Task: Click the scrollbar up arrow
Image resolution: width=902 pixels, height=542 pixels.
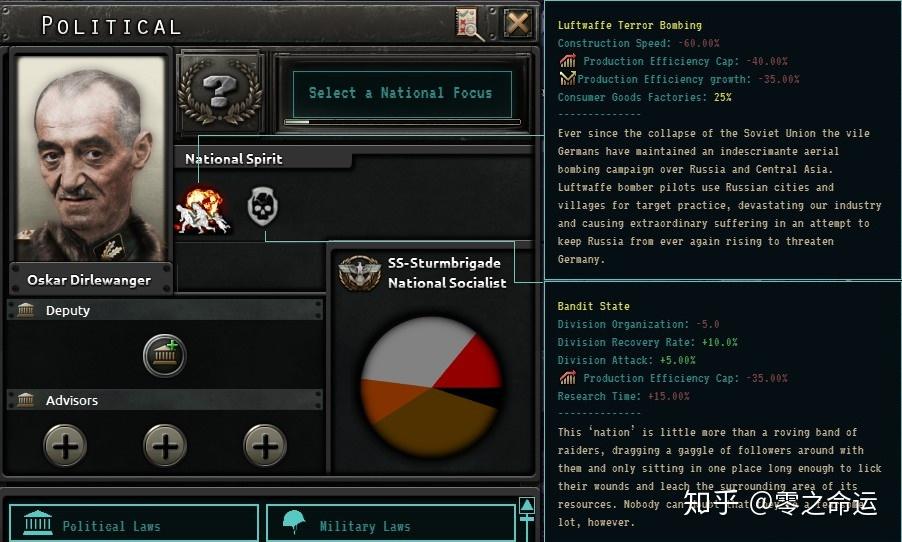Action: (527, 506)
